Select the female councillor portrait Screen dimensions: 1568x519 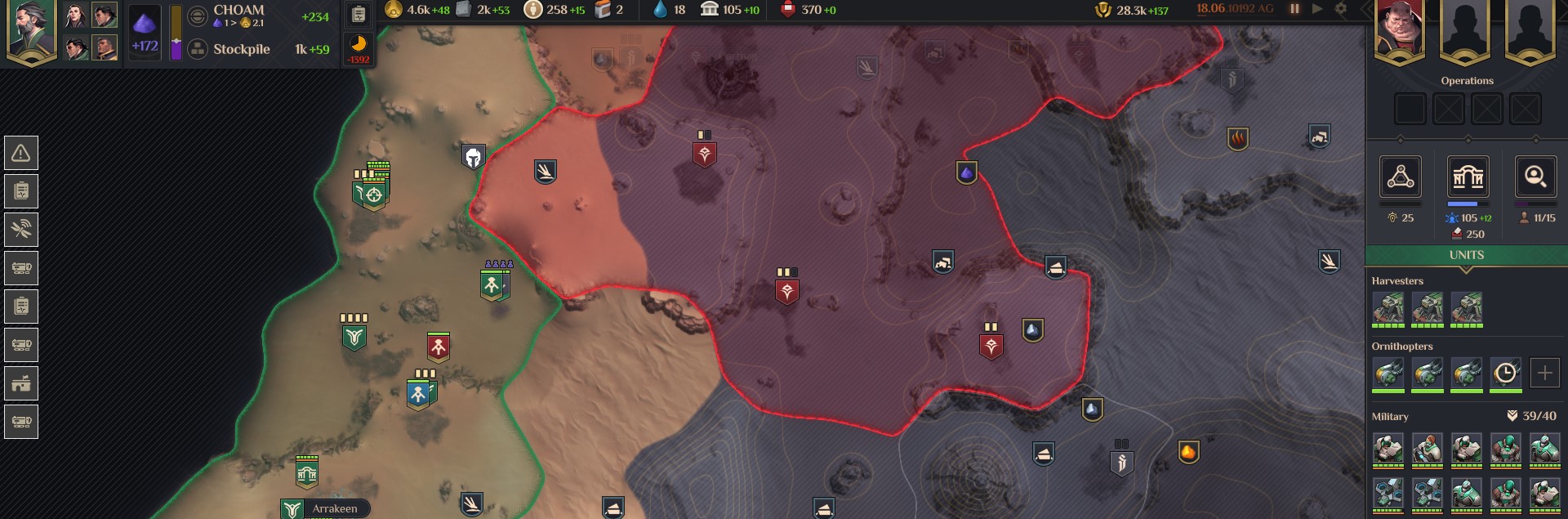[x=75, y=15]
